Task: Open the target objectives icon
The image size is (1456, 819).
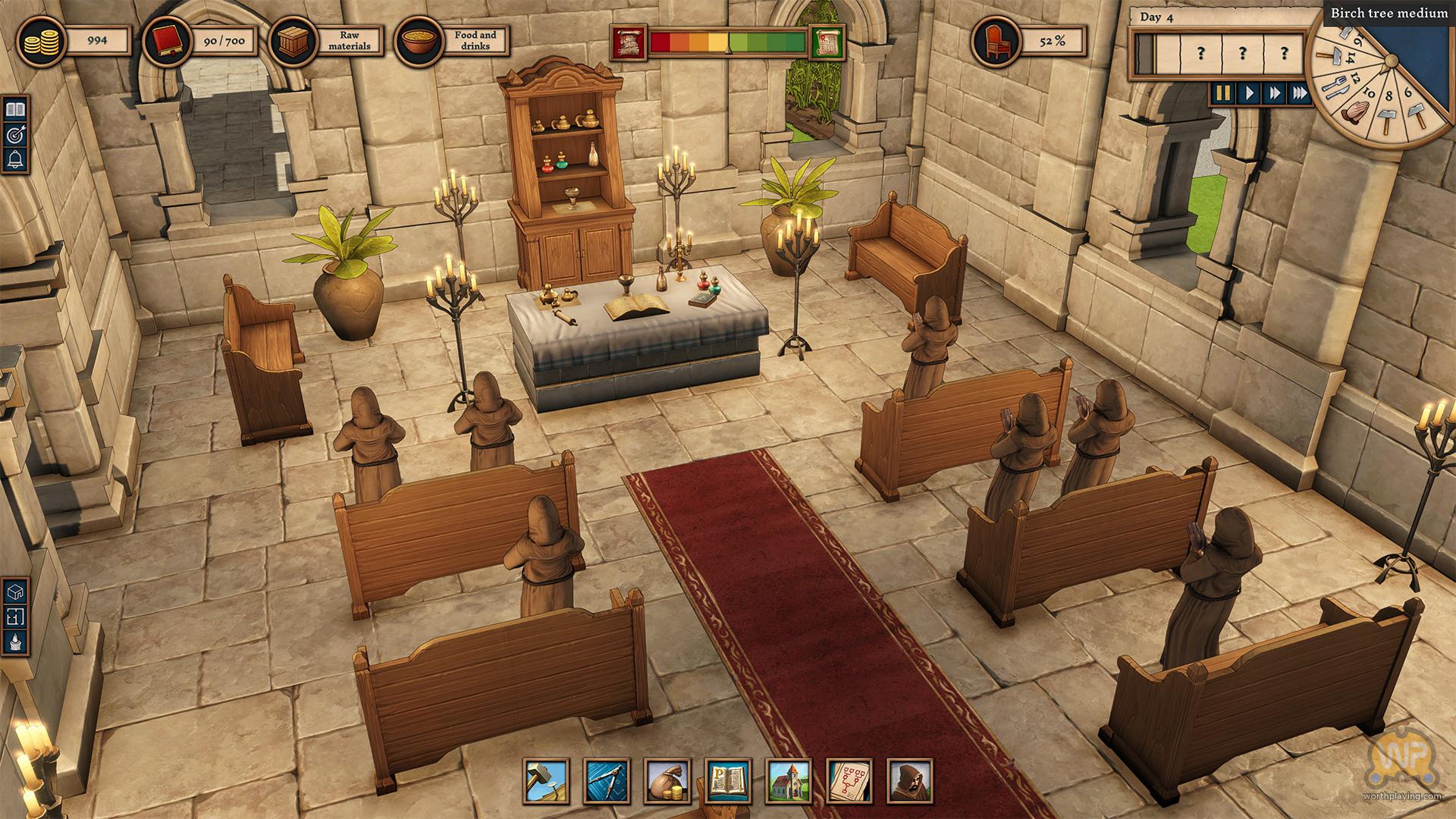Action: (15, 135)
